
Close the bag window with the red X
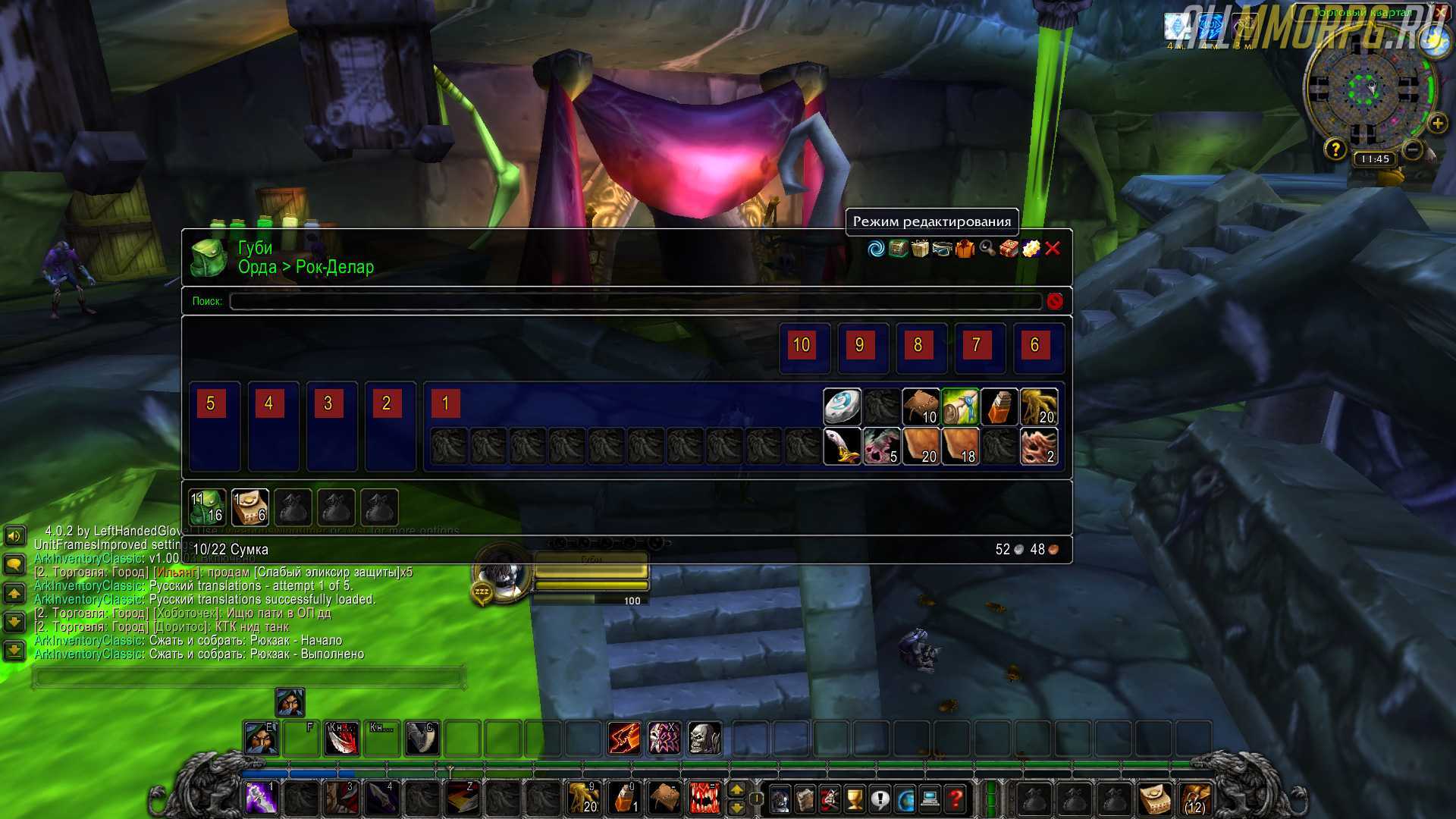pyautogui.click(x=1053, y=249)
